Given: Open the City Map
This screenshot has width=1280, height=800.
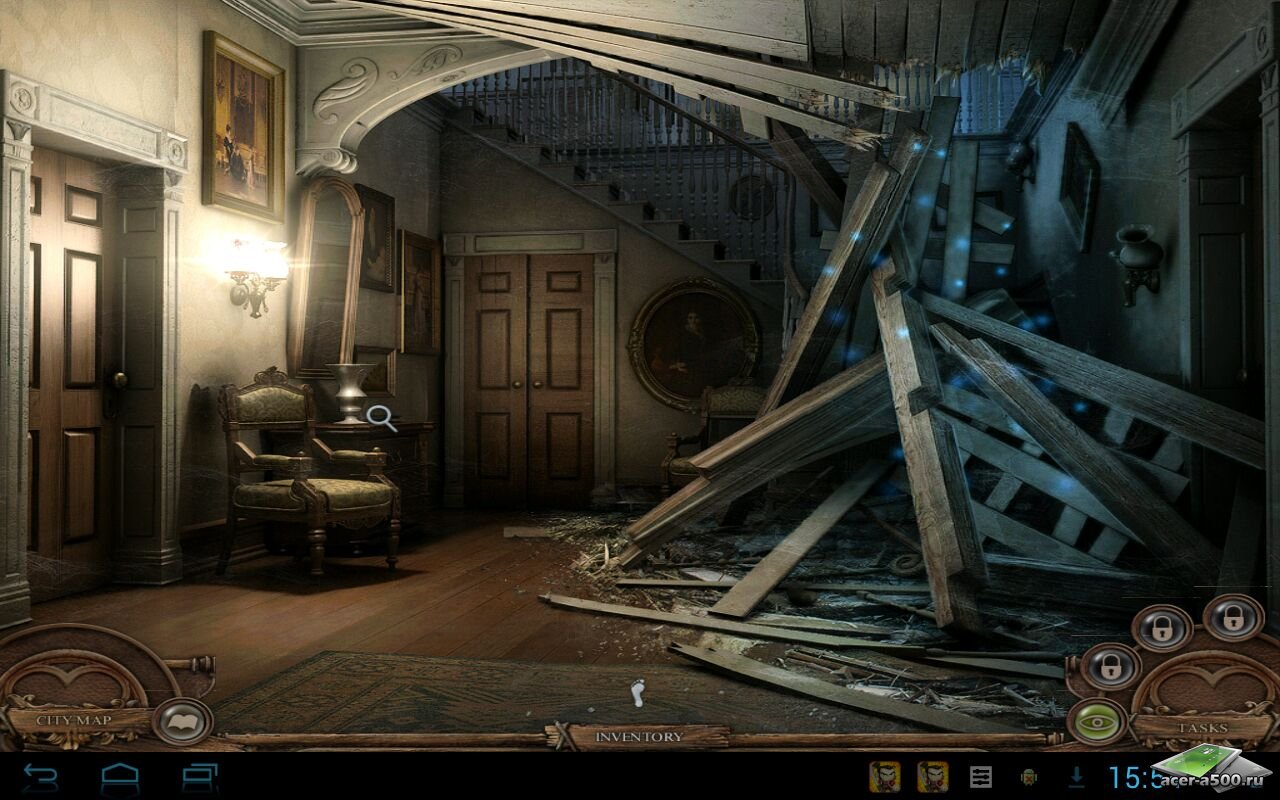Looking at the screenshot, I should tap(73, 719).
